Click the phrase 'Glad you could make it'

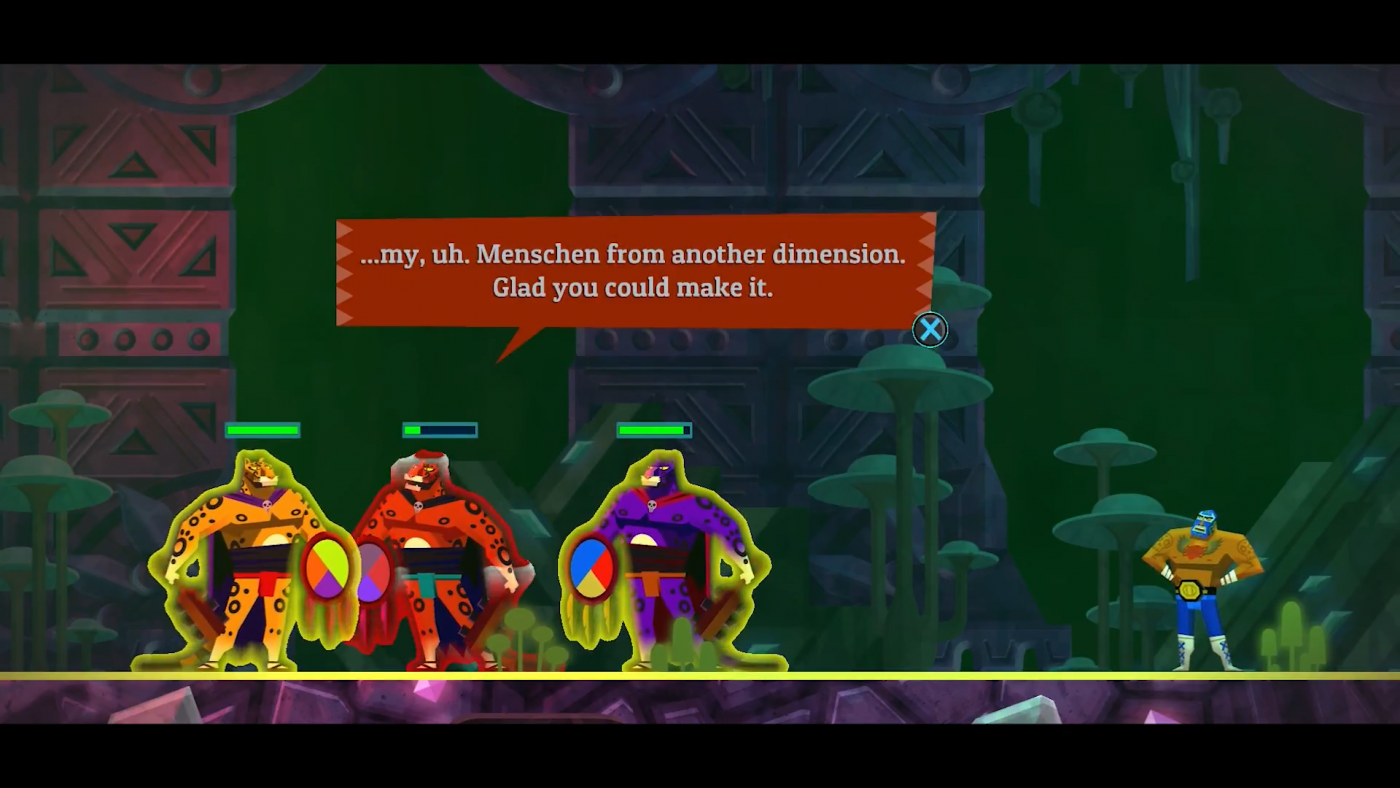[634, 288]
